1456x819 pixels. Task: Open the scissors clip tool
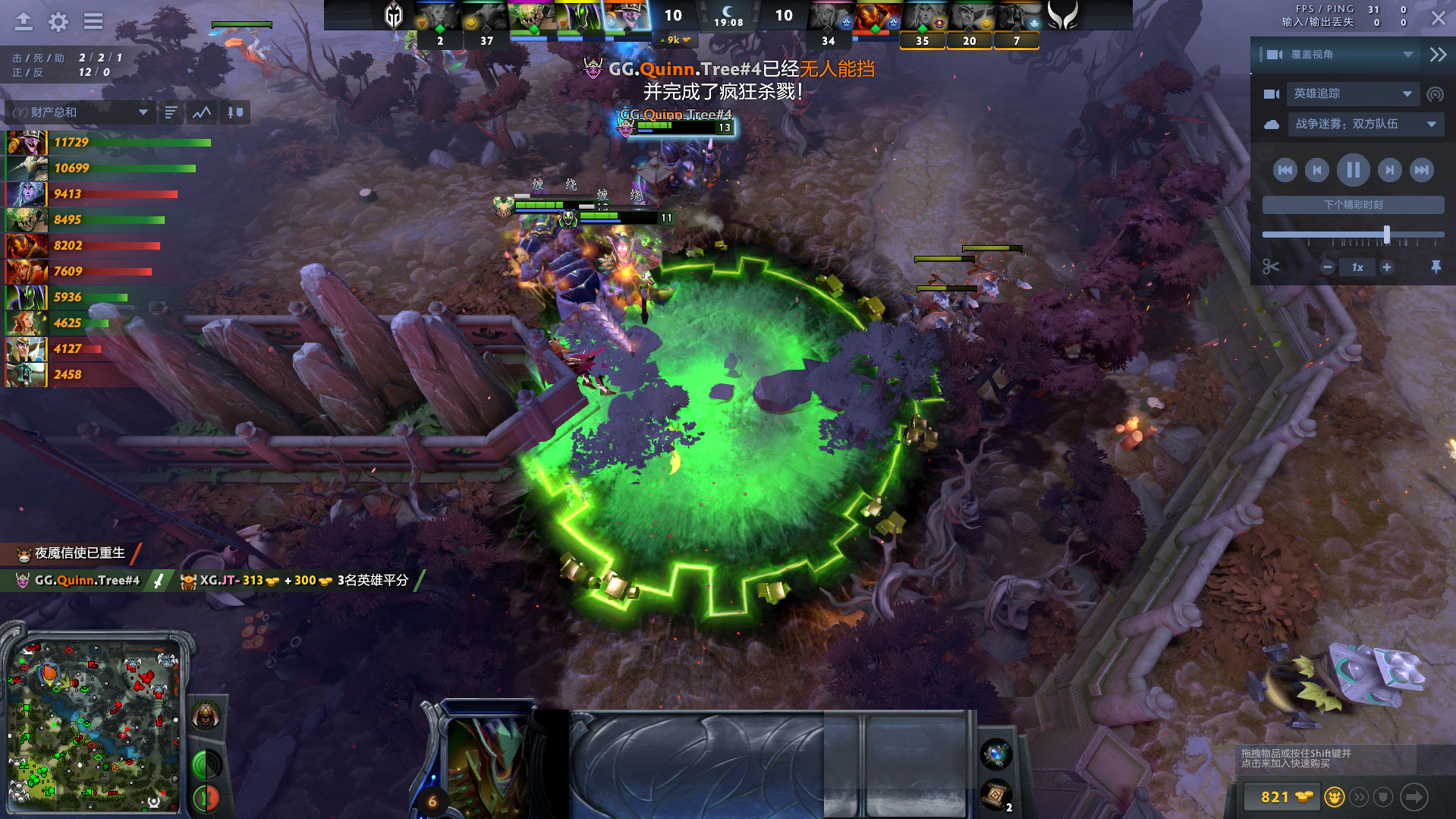pos(1271,267)
